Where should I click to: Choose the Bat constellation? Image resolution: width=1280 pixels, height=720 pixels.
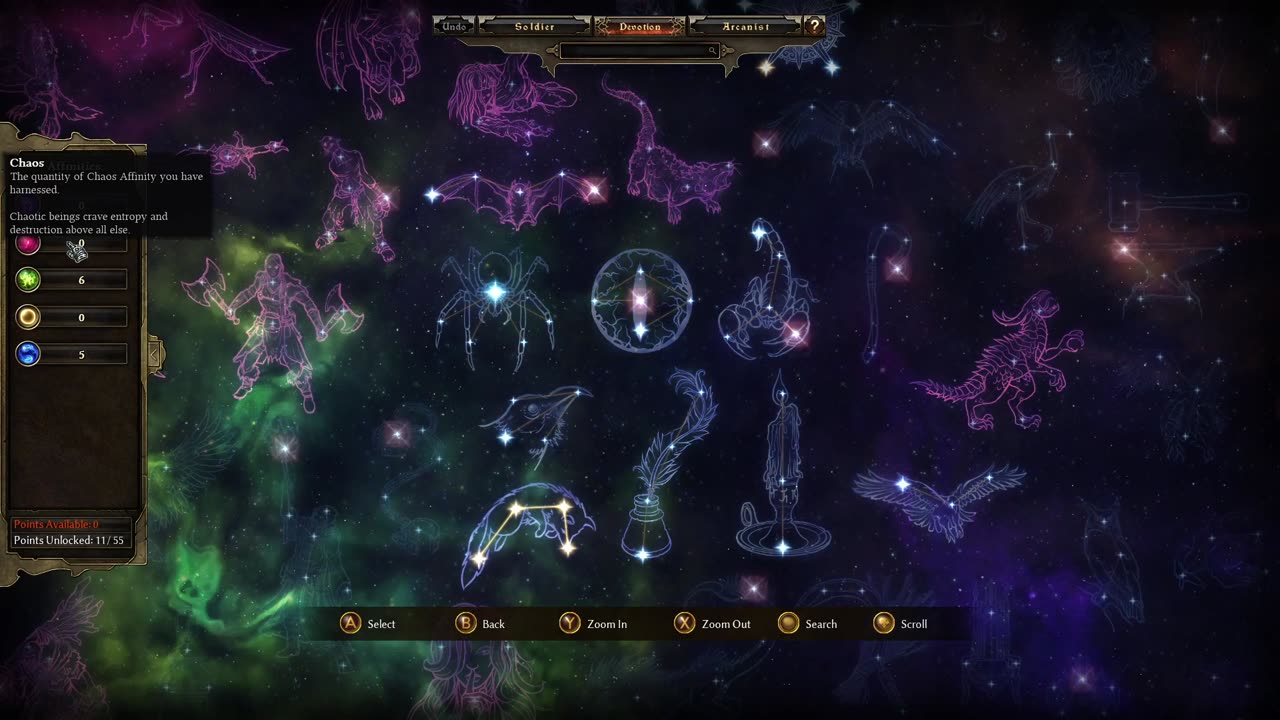(x=517, y=197)
